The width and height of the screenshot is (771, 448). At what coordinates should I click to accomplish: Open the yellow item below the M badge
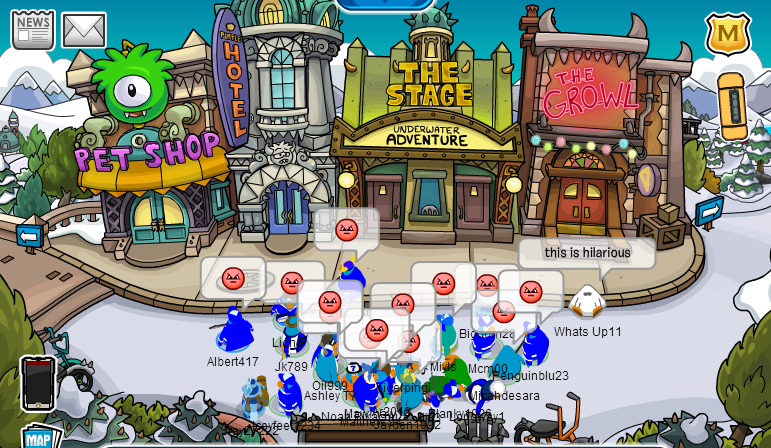[733, 106]
